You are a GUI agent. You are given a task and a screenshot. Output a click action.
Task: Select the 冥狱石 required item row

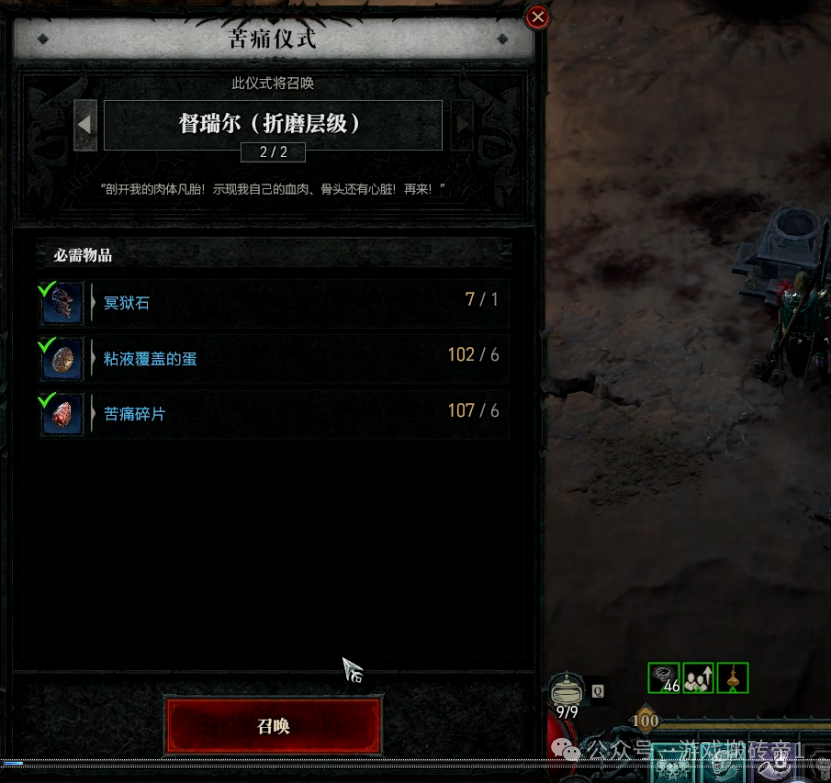(x=273, y=302)
